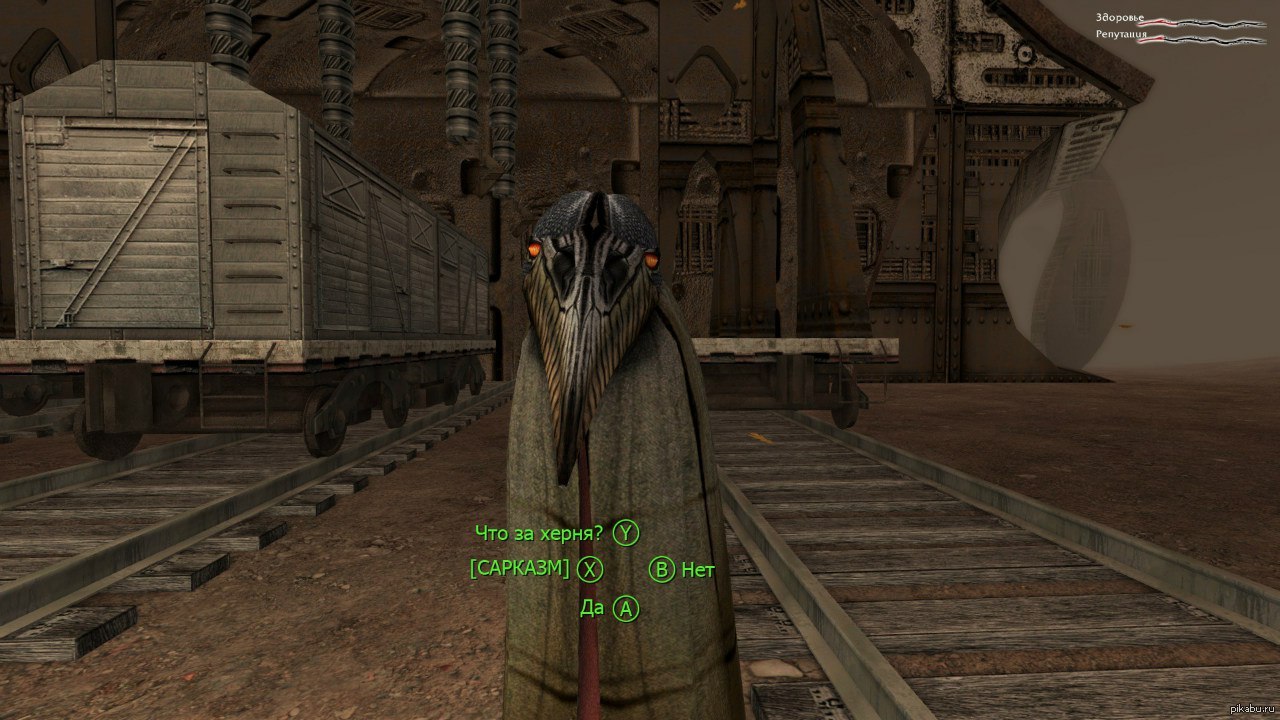Pick the "Да" dialogue response
Image resolution: width=1280 pixels, height=720 pixels.
[x=592, y=607]
